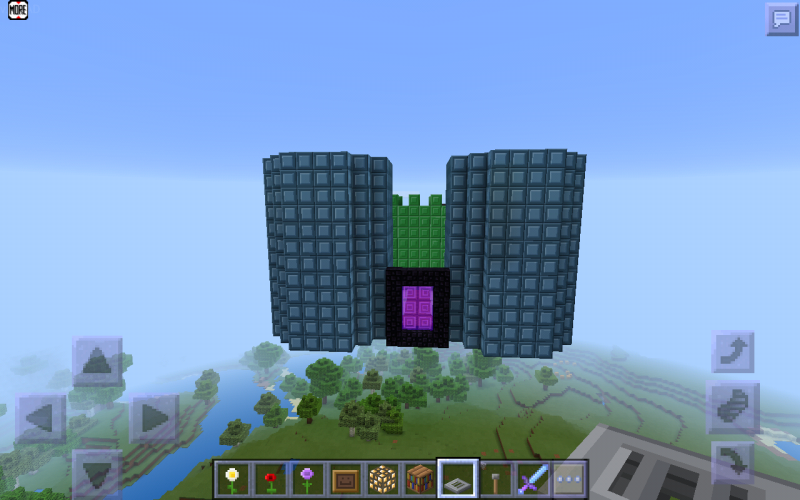Select the white flower hotbar slot

pos(233,478)
